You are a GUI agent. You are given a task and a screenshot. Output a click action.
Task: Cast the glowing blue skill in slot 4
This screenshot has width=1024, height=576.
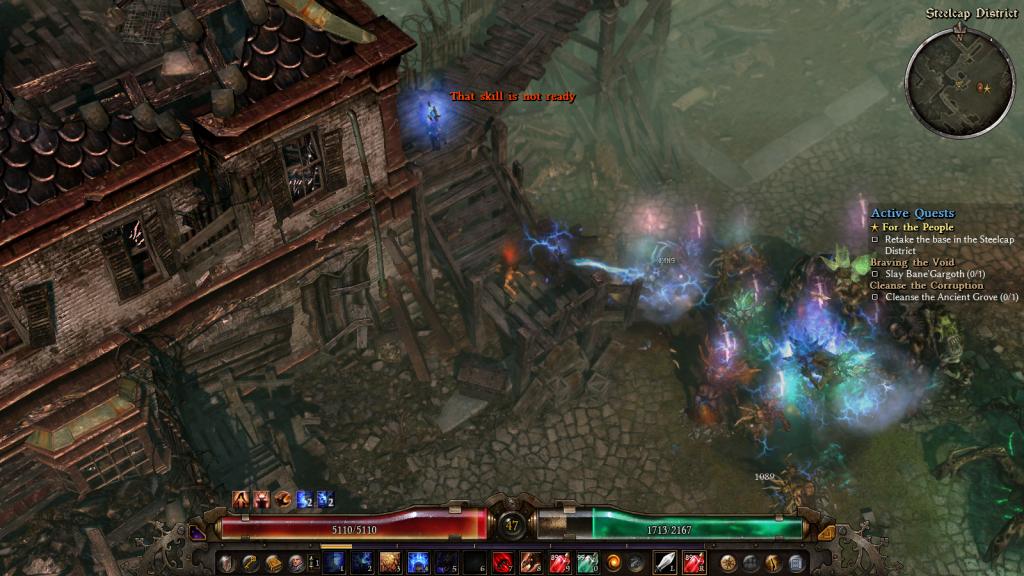coord(418,563)
